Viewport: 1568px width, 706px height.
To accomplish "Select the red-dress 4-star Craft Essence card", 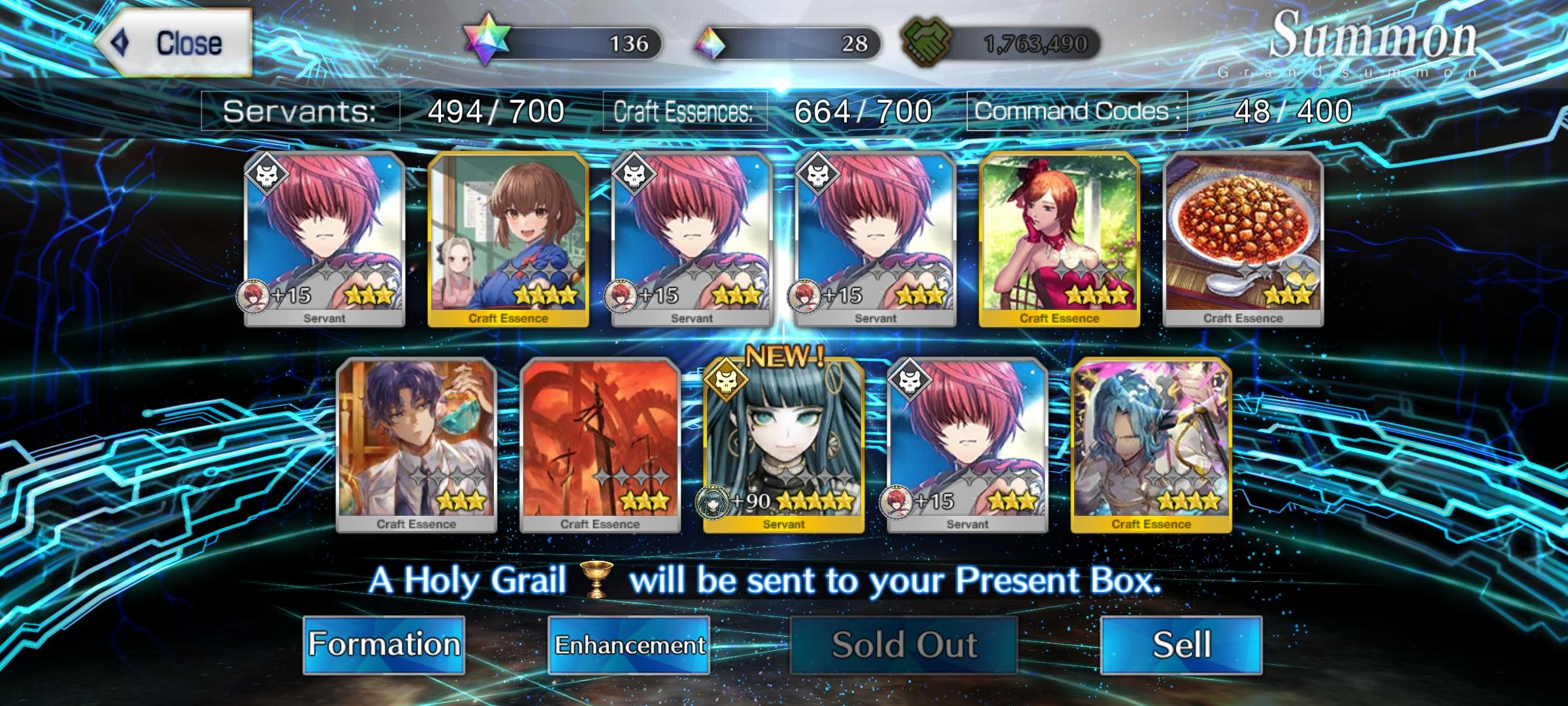I will click(1060, 242).
